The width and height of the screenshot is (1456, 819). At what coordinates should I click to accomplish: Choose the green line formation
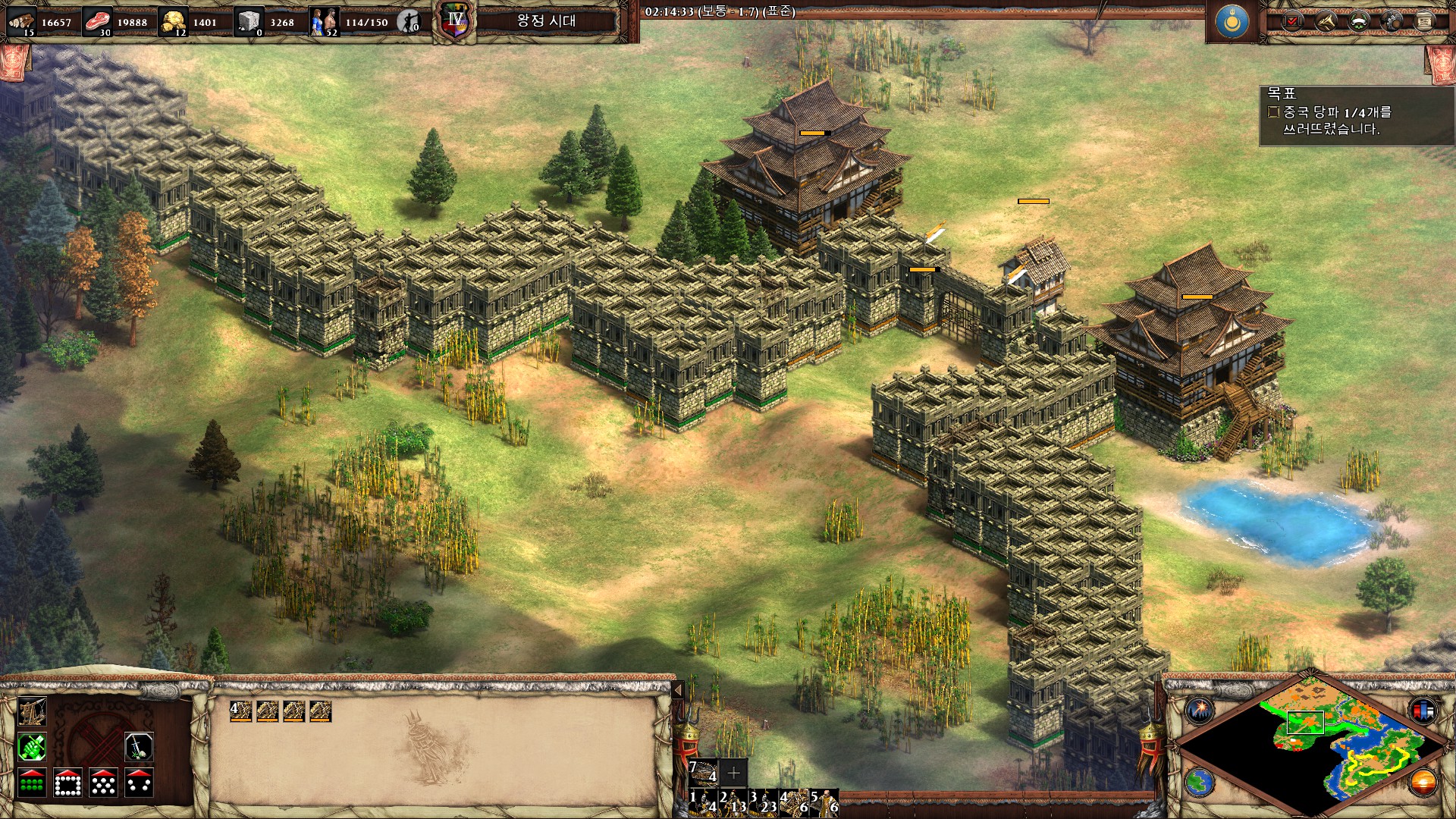pos(32,783)
